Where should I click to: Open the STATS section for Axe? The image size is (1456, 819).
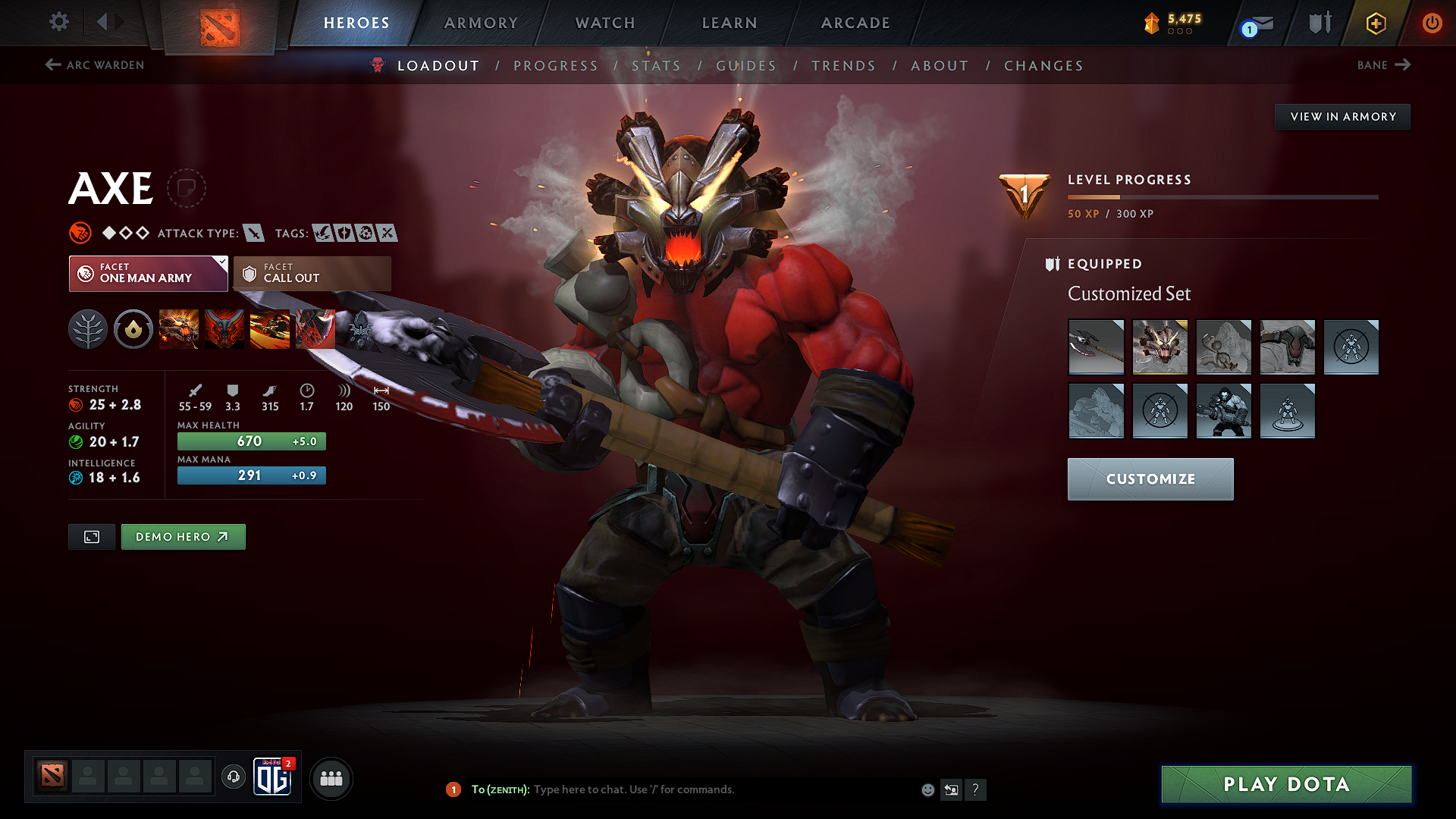tap(657, 65)
